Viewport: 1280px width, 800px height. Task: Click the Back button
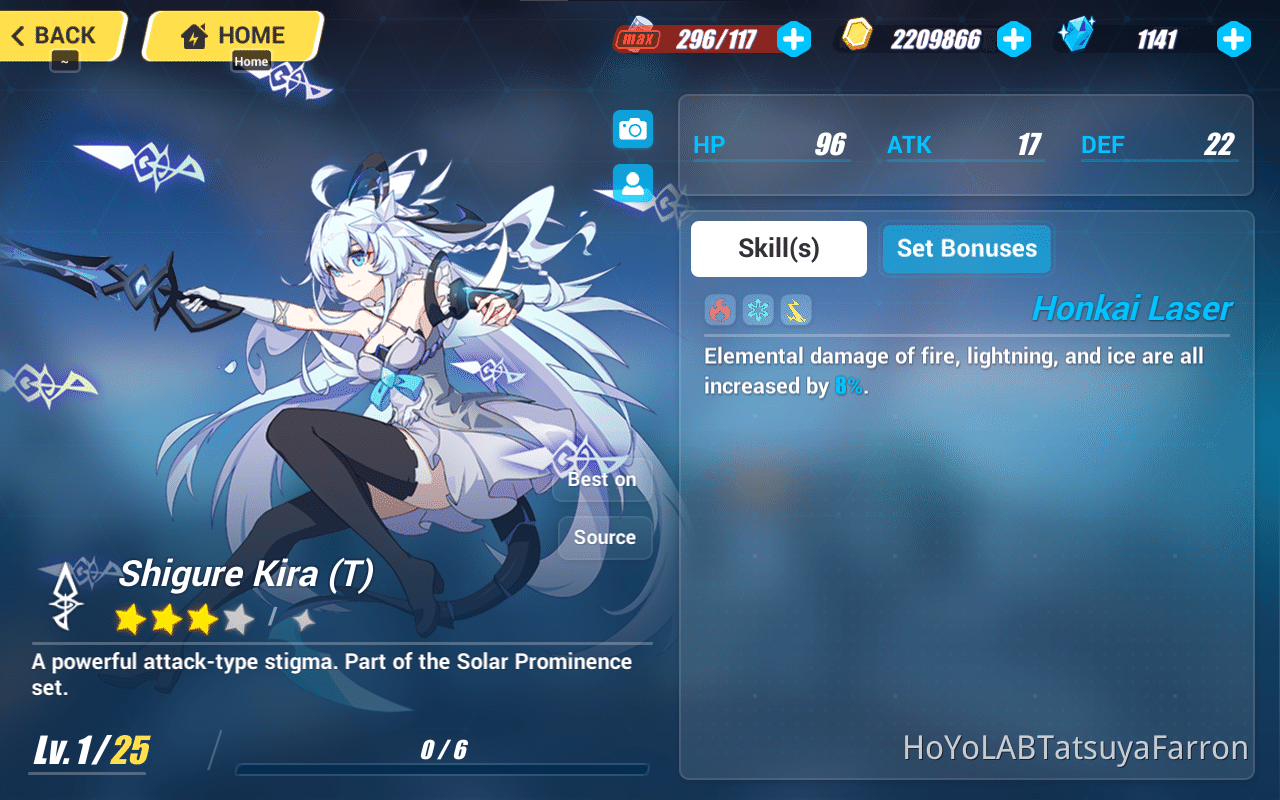(x=55, y=33)
